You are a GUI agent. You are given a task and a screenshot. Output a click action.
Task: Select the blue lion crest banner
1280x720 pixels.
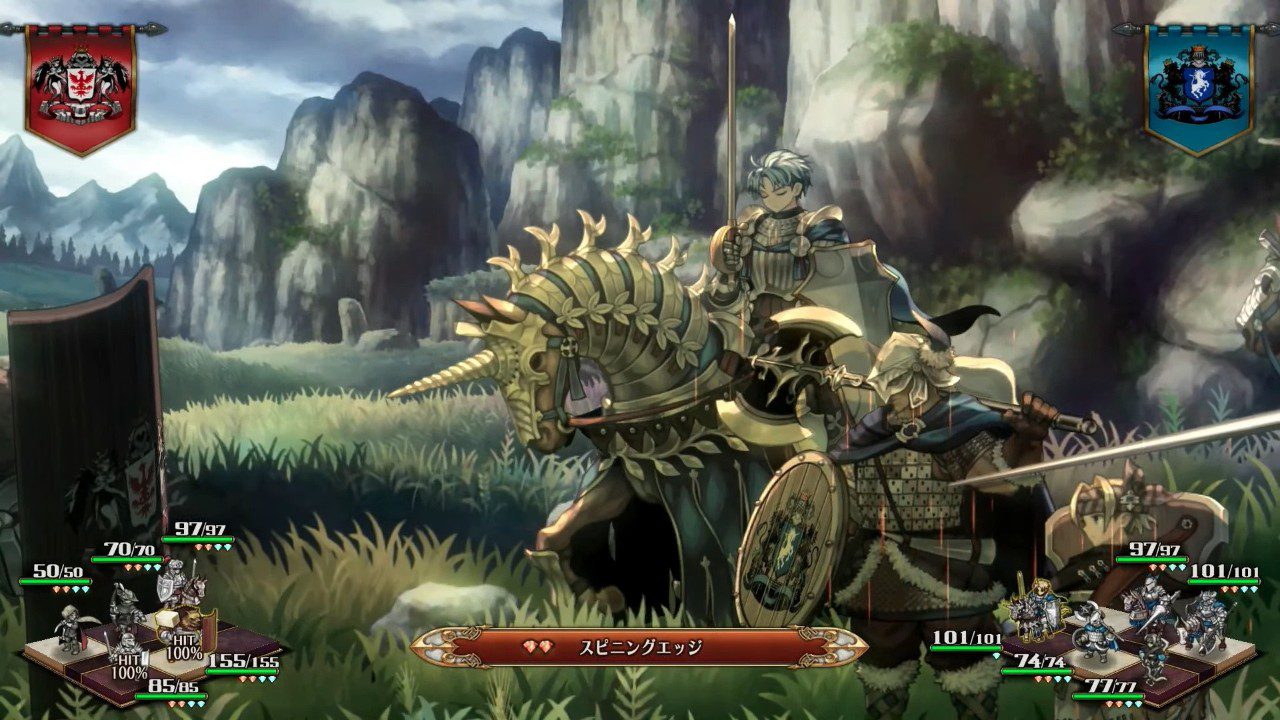(x=1197, y=80)
